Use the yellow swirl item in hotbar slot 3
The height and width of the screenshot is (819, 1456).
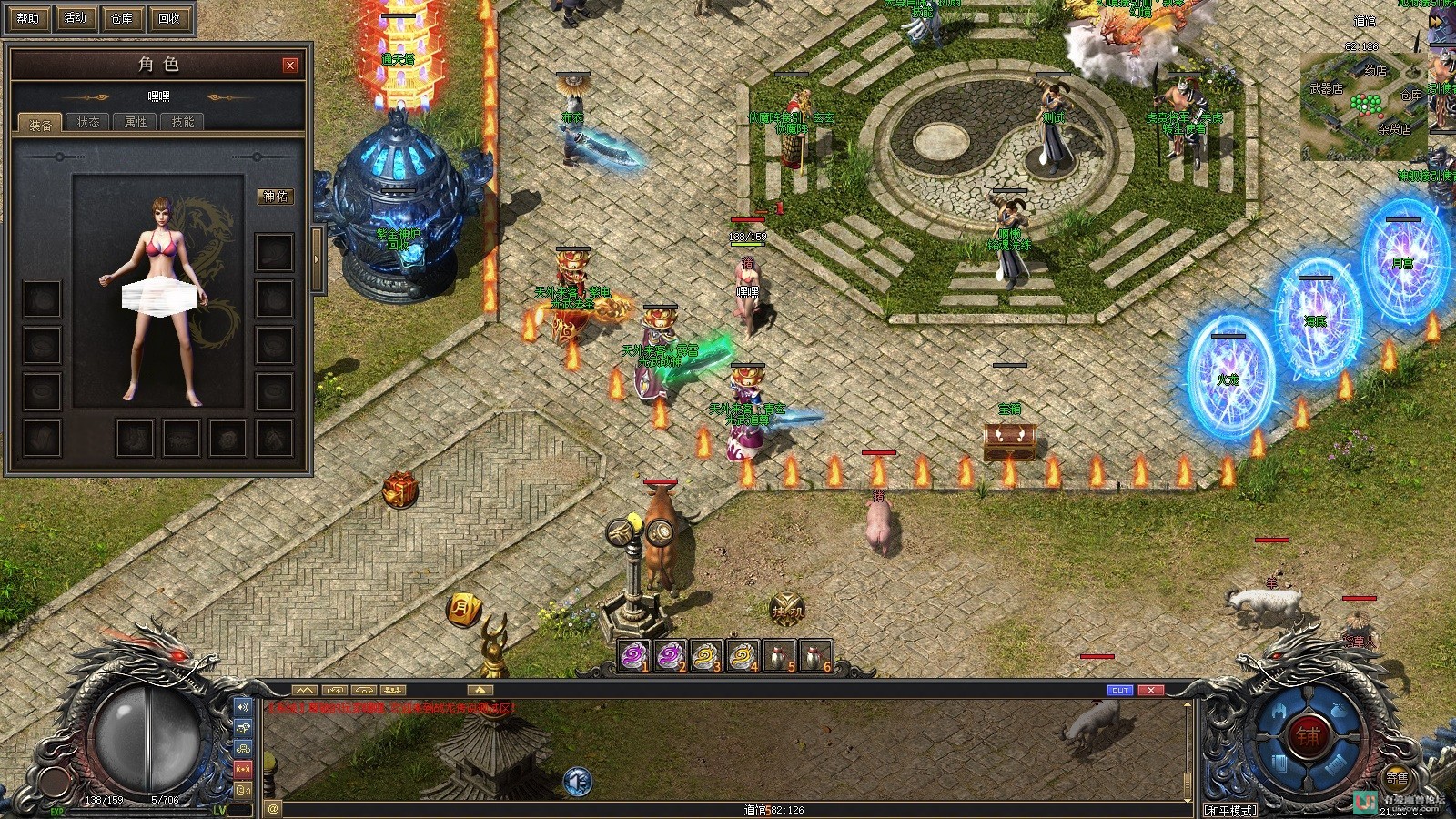pyautogui.click(x=705, y=656)
